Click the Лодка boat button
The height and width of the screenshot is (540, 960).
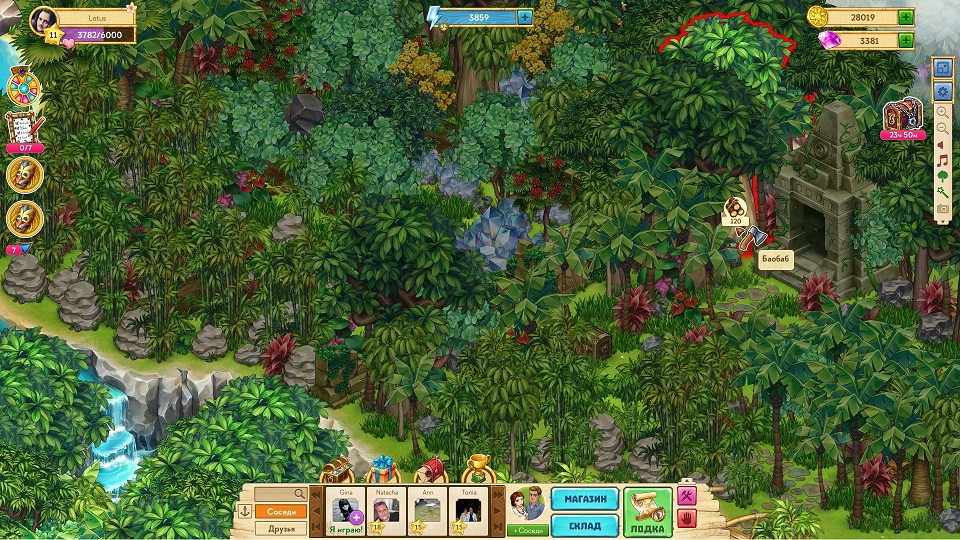[647, 511]
